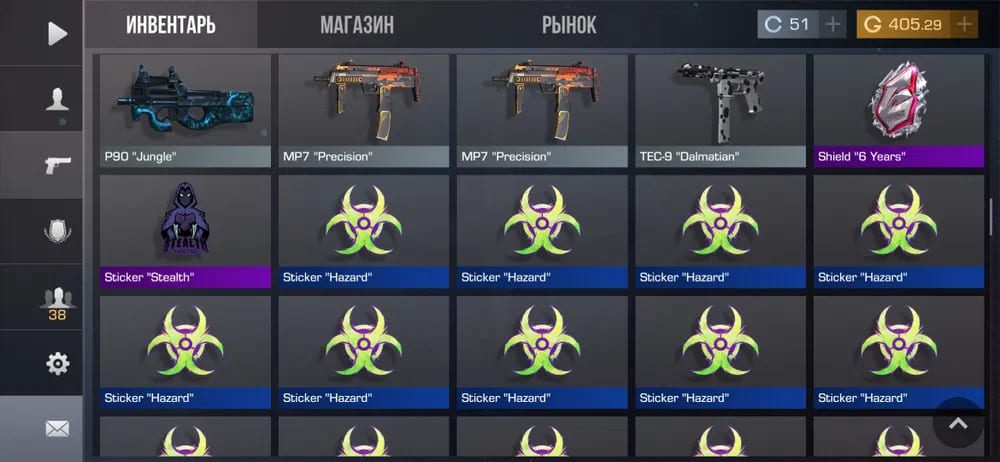Select the pistol weapons sidebar icon
The image size is (1000, 462).
pyautogui.click(x=57, y=165)
